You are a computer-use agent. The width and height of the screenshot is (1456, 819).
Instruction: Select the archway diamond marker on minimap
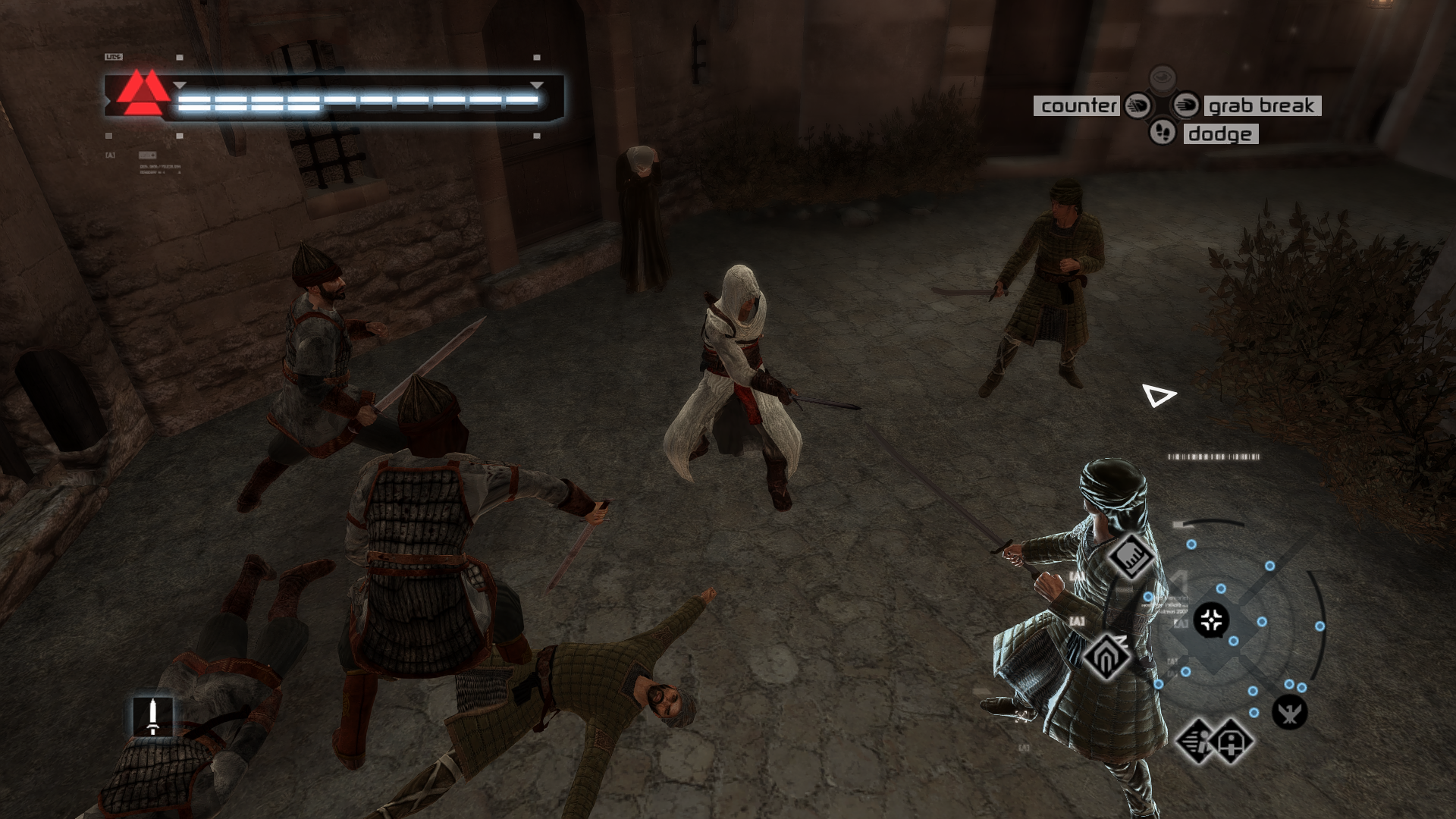(x=1106, y=656)
